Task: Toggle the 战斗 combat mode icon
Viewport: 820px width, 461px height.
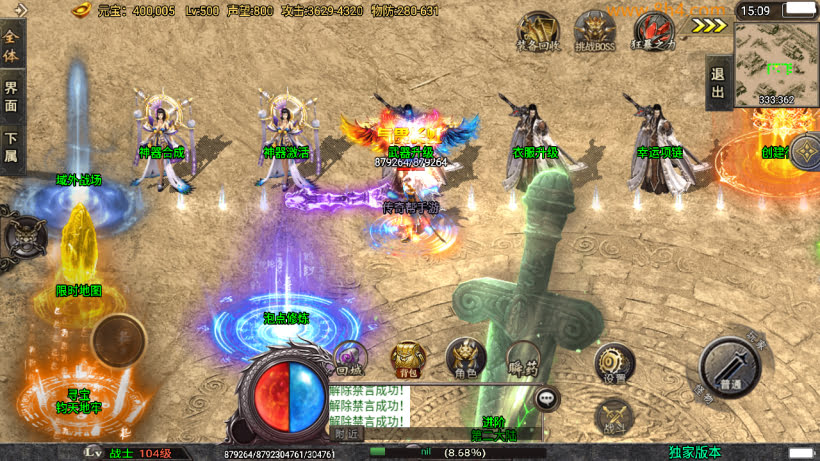Action: pyautogui.click(x=612, y=418)
